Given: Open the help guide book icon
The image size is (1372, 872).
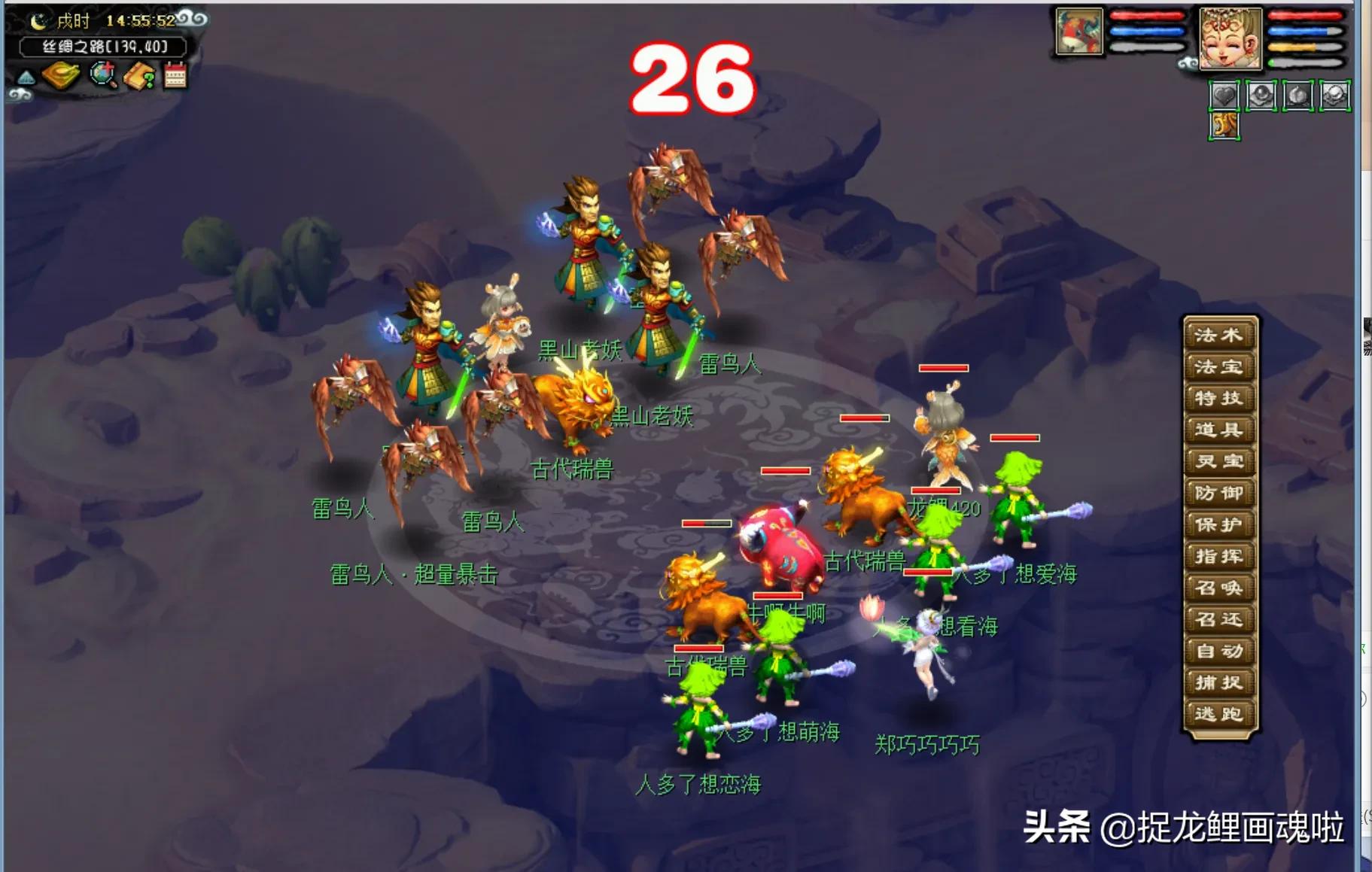Looking at the screenshot, I should [140, 75].
